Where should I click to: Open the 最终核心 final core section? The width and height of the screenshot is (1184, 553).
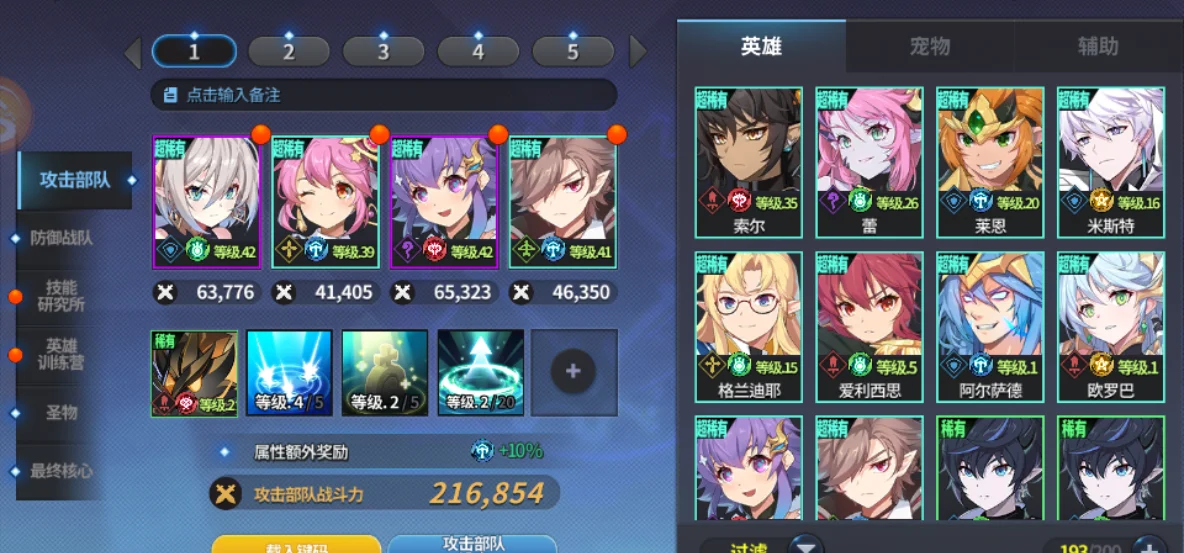62,470
